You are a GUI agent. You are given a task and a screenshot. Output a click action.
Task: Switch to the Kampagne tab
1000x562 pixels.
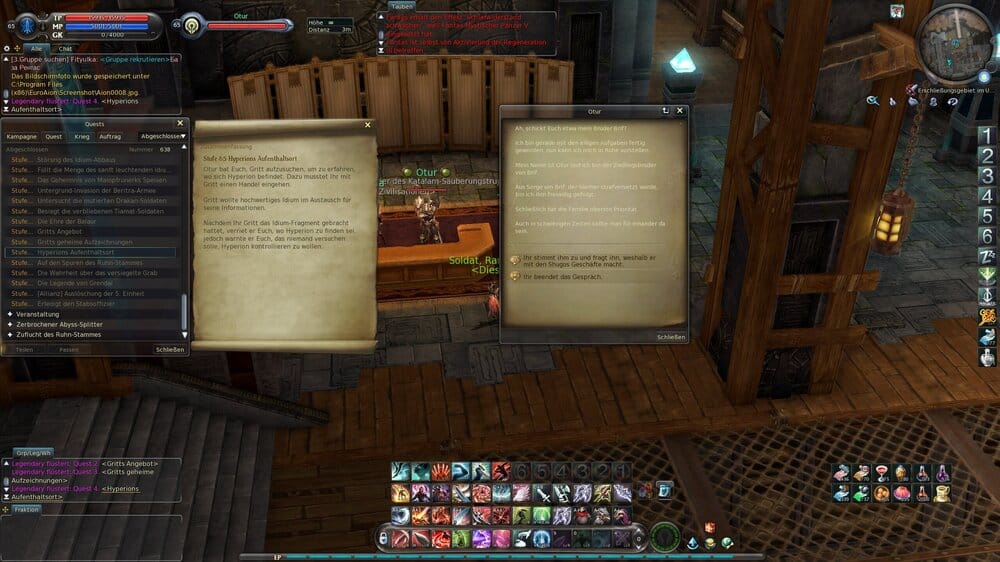tap(21, 136)
